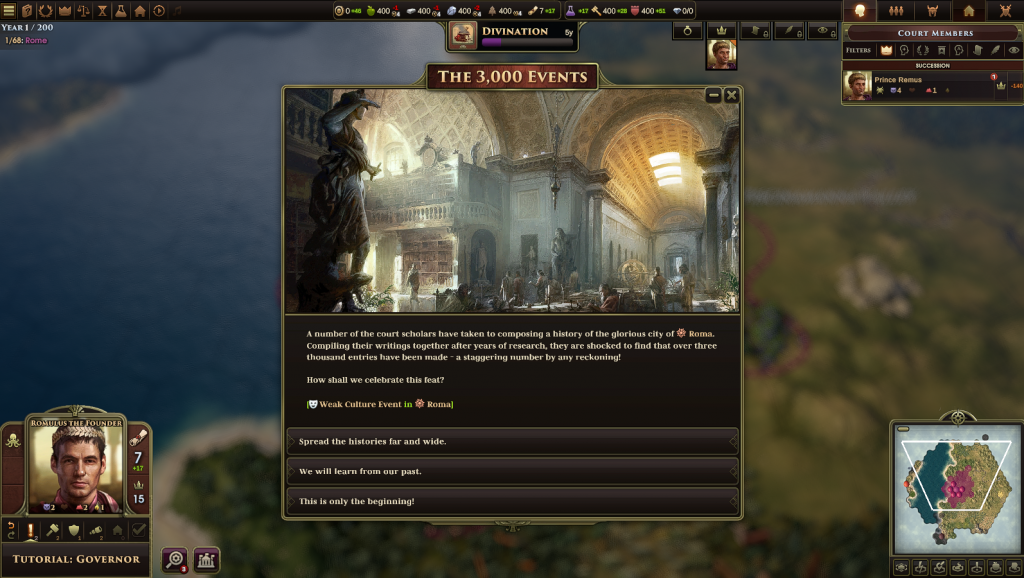Viewport: 1024px width, 578px height.
Task: Open the hamburger main menu
Action: coord(9,11)
